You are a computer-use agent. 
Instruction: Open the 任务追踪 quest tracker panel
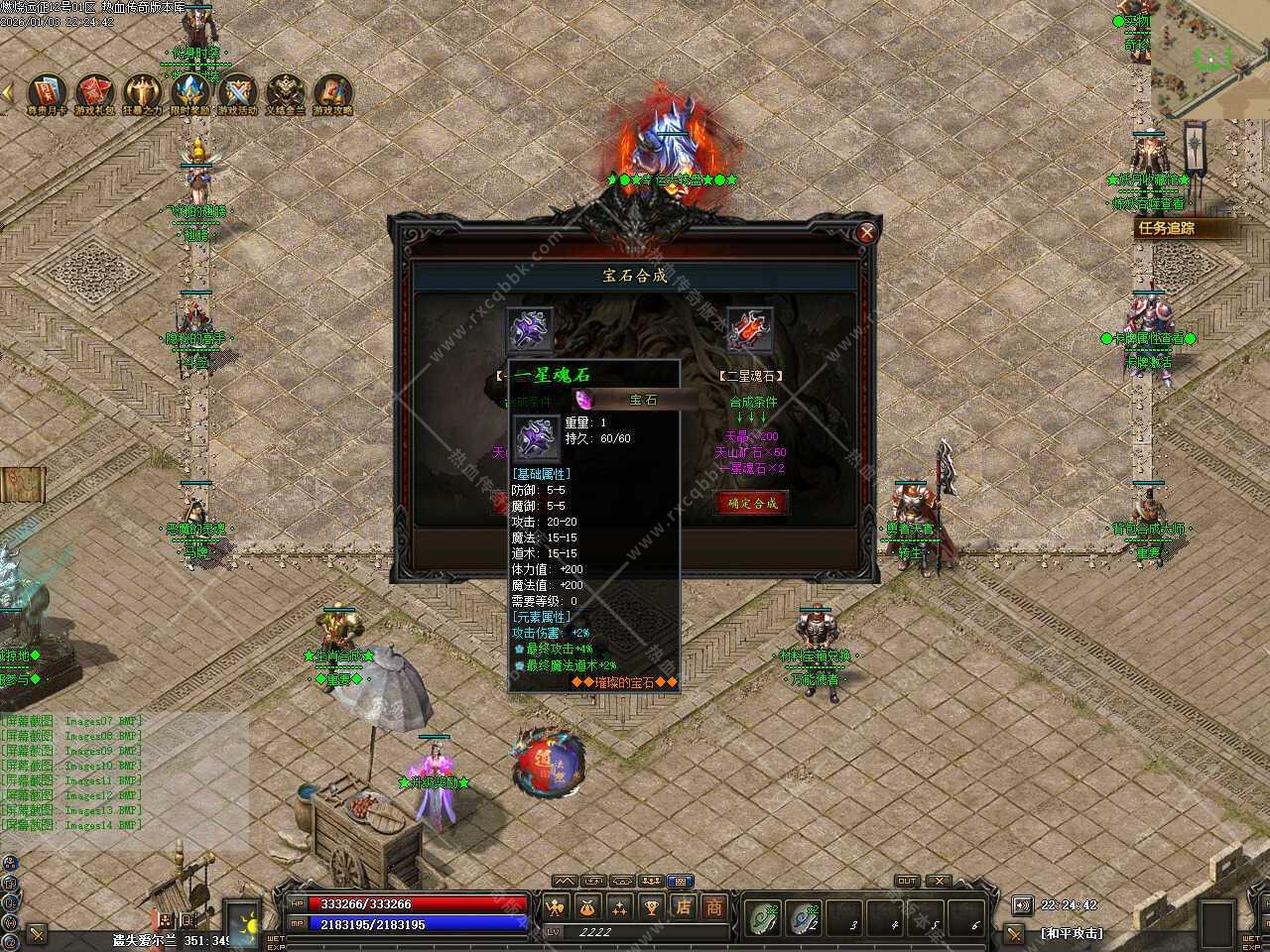[x=1181, y=228]
